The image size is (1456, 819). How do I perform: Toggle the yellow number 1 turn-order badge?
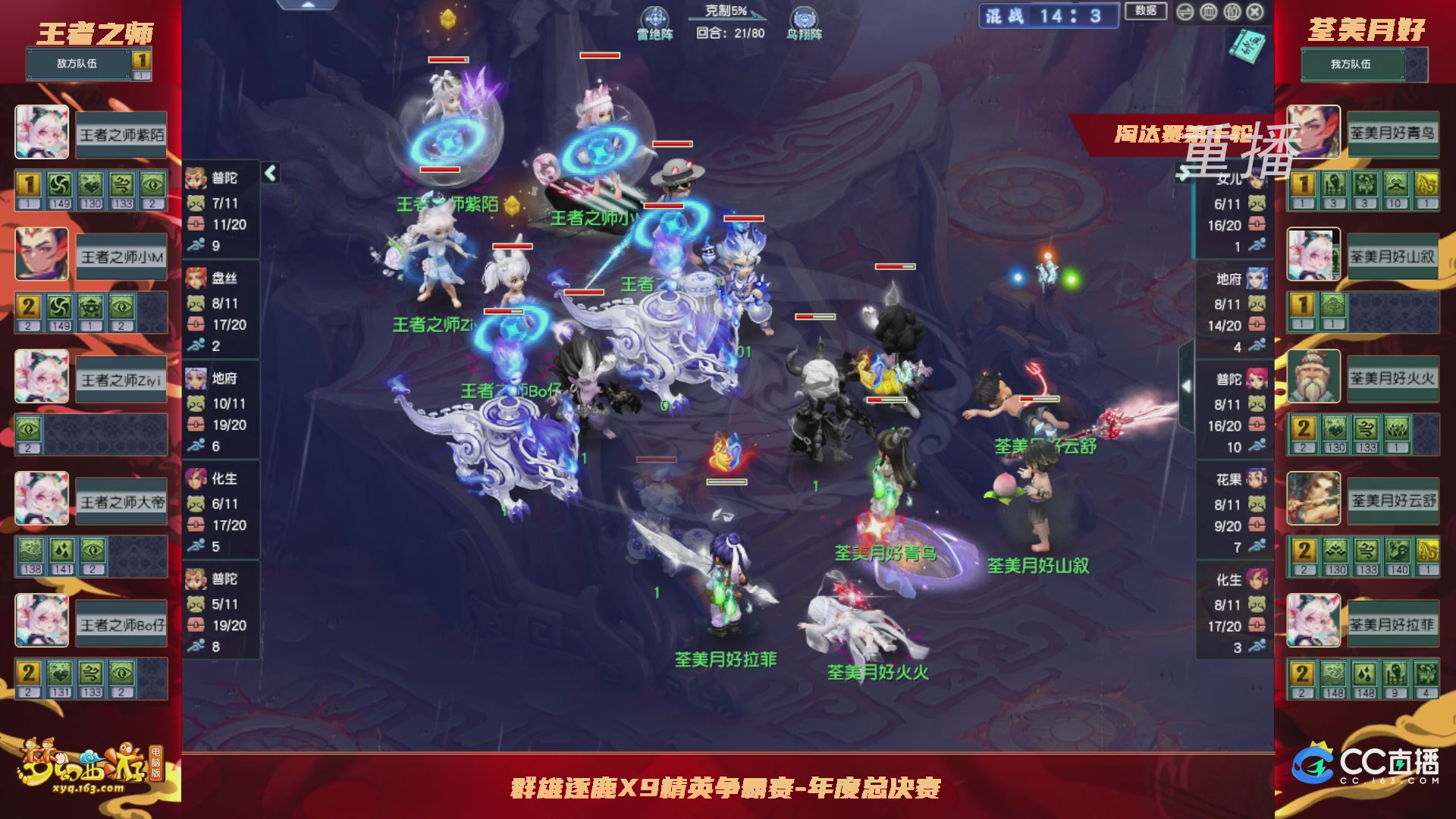[28, 184]
